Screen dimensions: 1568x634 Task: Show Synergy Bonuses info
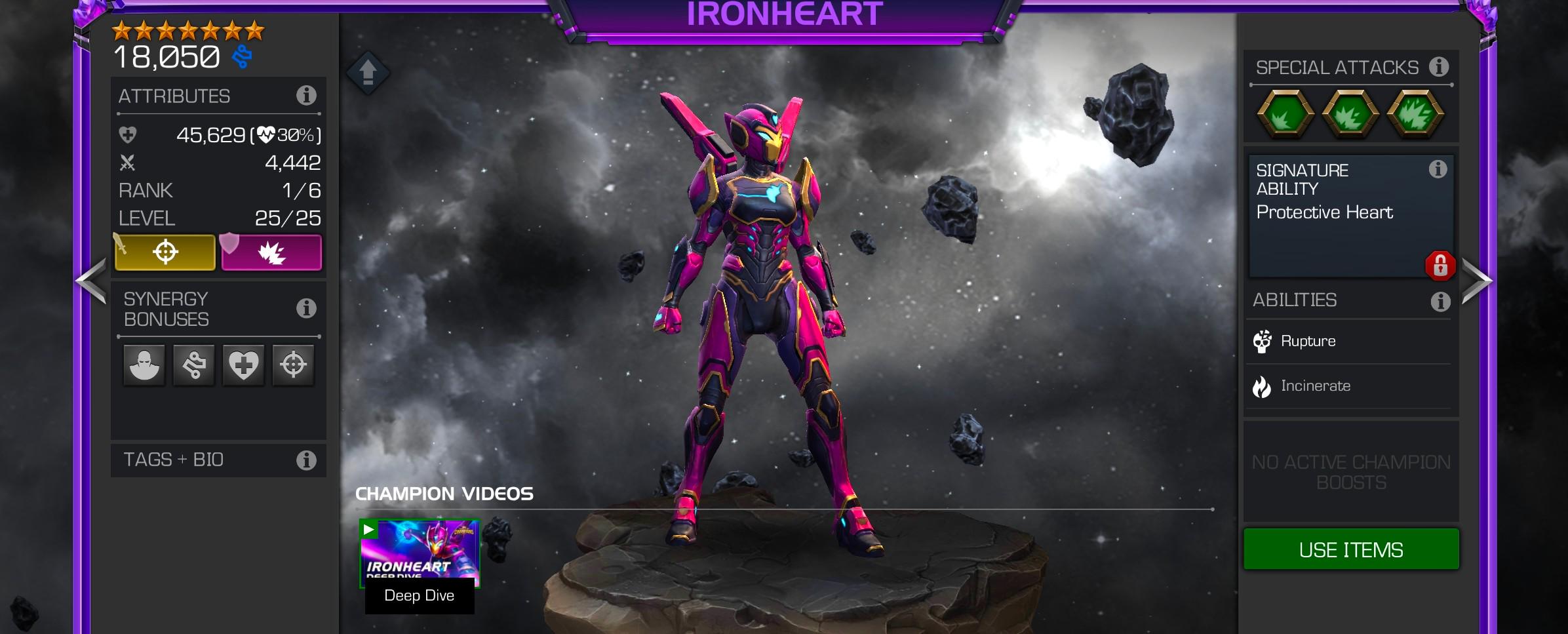pos(305,308)
